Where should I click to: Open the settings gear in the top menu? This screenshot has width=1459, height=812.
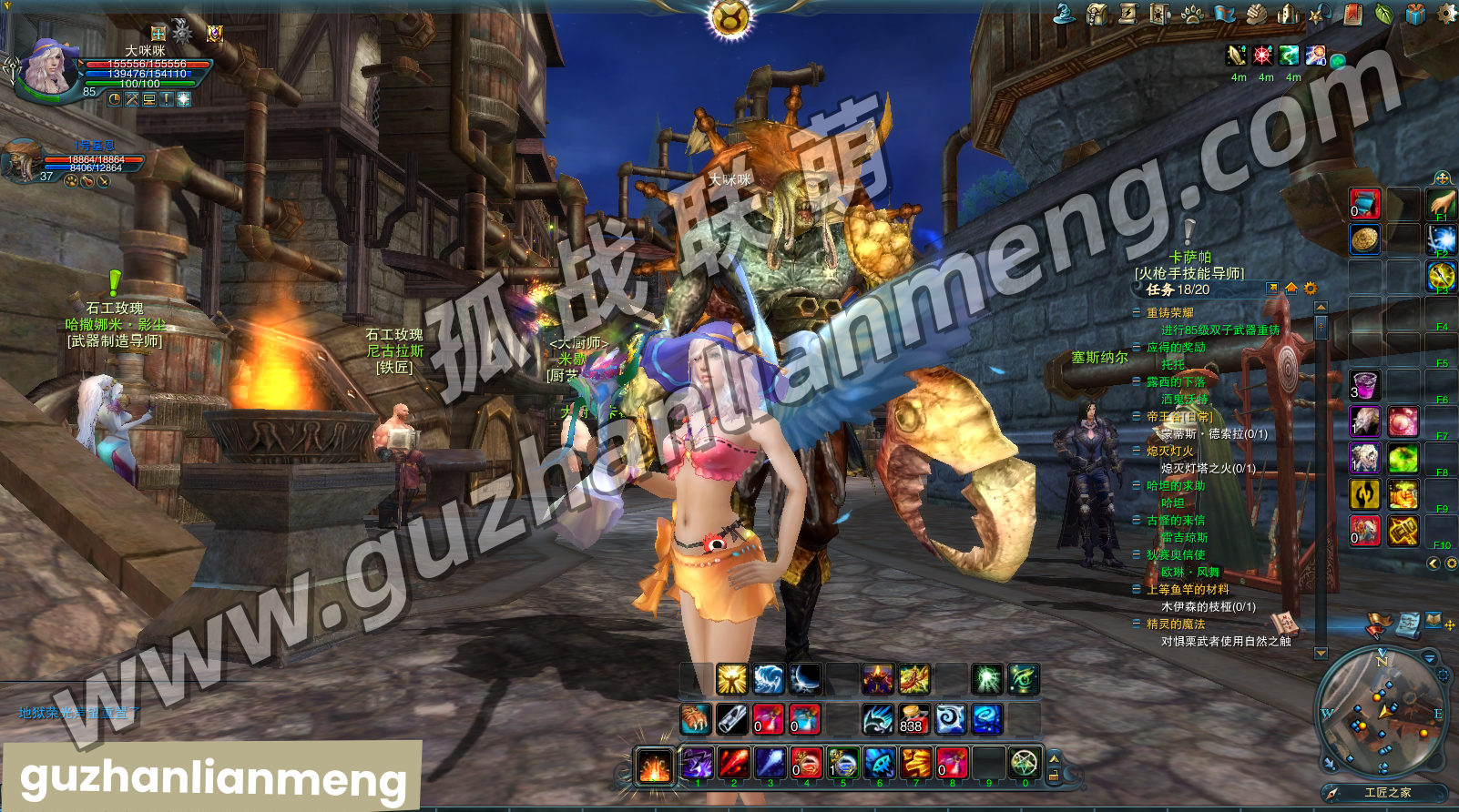[1446, 13]
